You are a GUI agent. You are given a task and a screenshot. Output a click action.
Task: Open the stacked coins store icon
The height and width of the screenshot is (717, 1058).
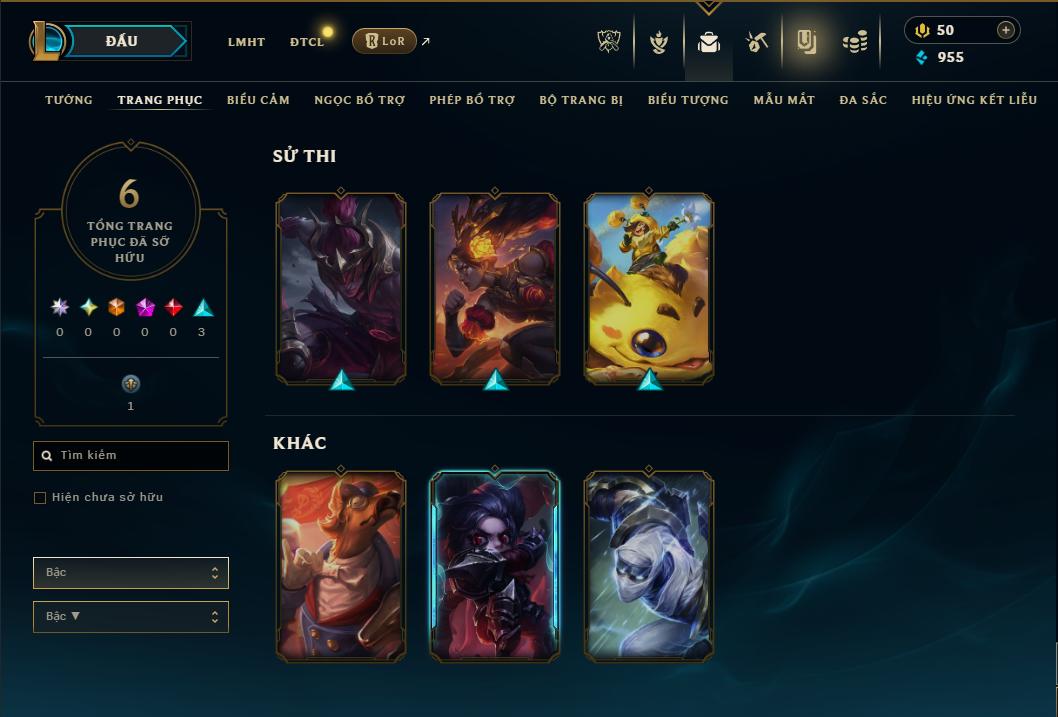pos(854,42)
